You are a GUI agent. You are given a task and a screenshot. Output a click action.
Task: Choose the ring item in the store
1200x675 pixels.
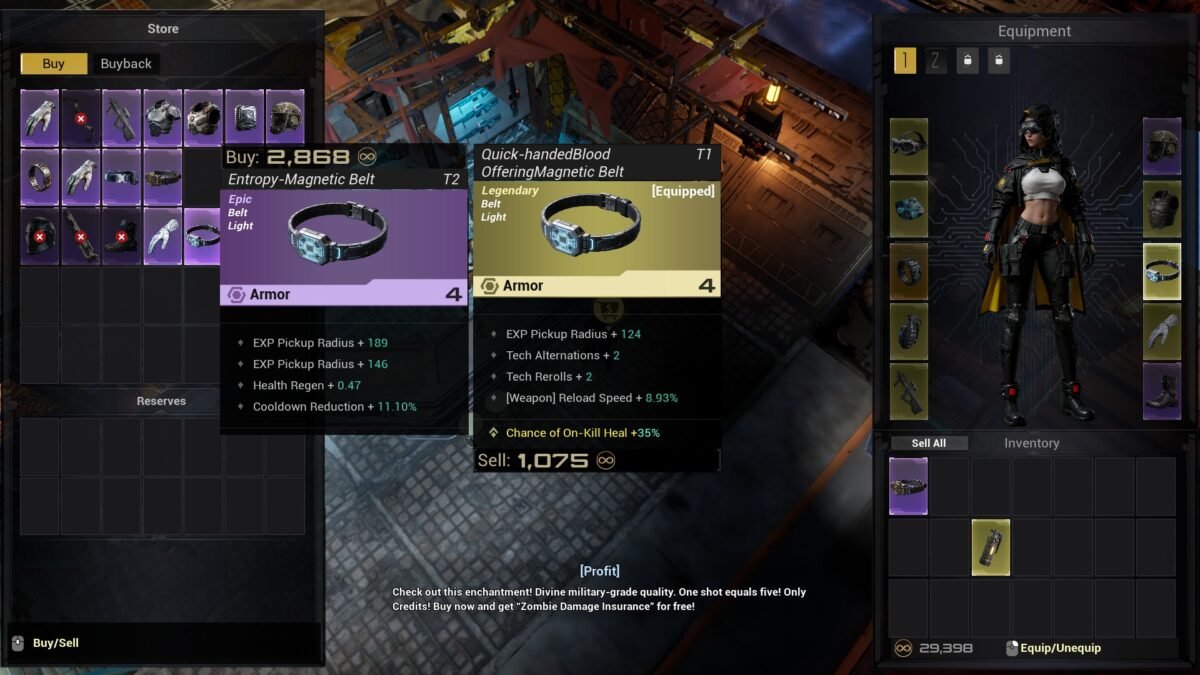40,177
